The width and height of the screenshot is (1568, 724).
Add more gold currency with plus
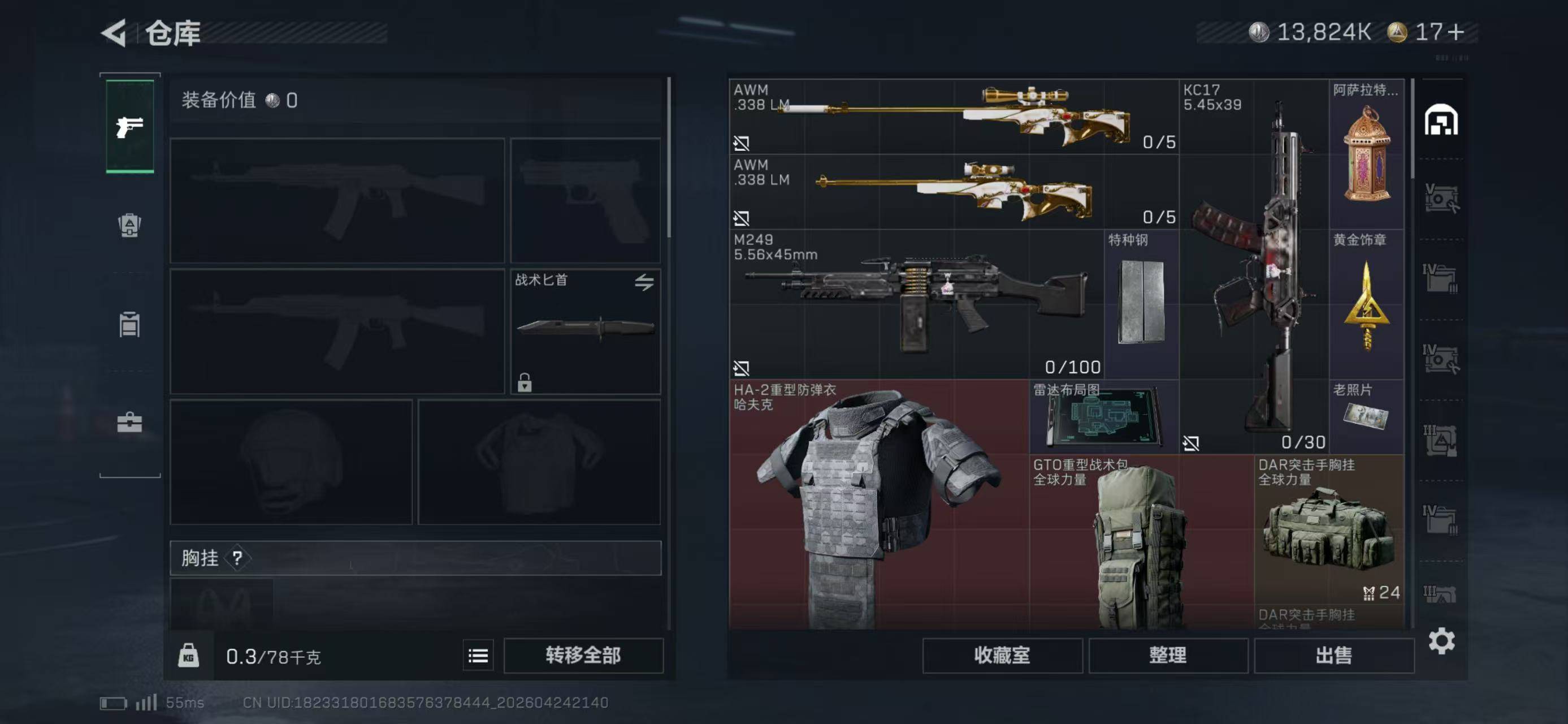pyautogui.click(x=1456, y=32)
